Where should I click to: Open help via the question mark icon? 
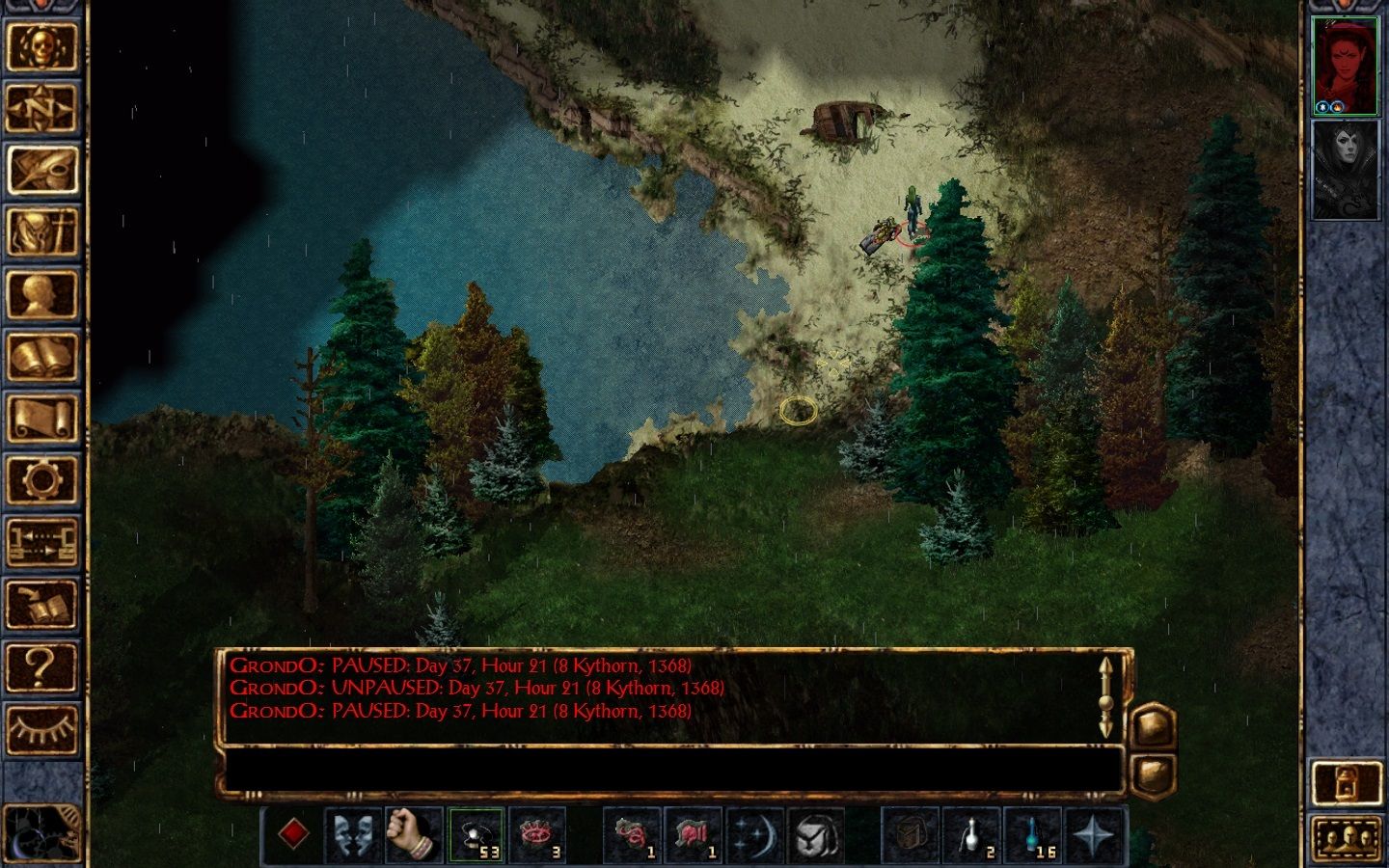[43, 665]
